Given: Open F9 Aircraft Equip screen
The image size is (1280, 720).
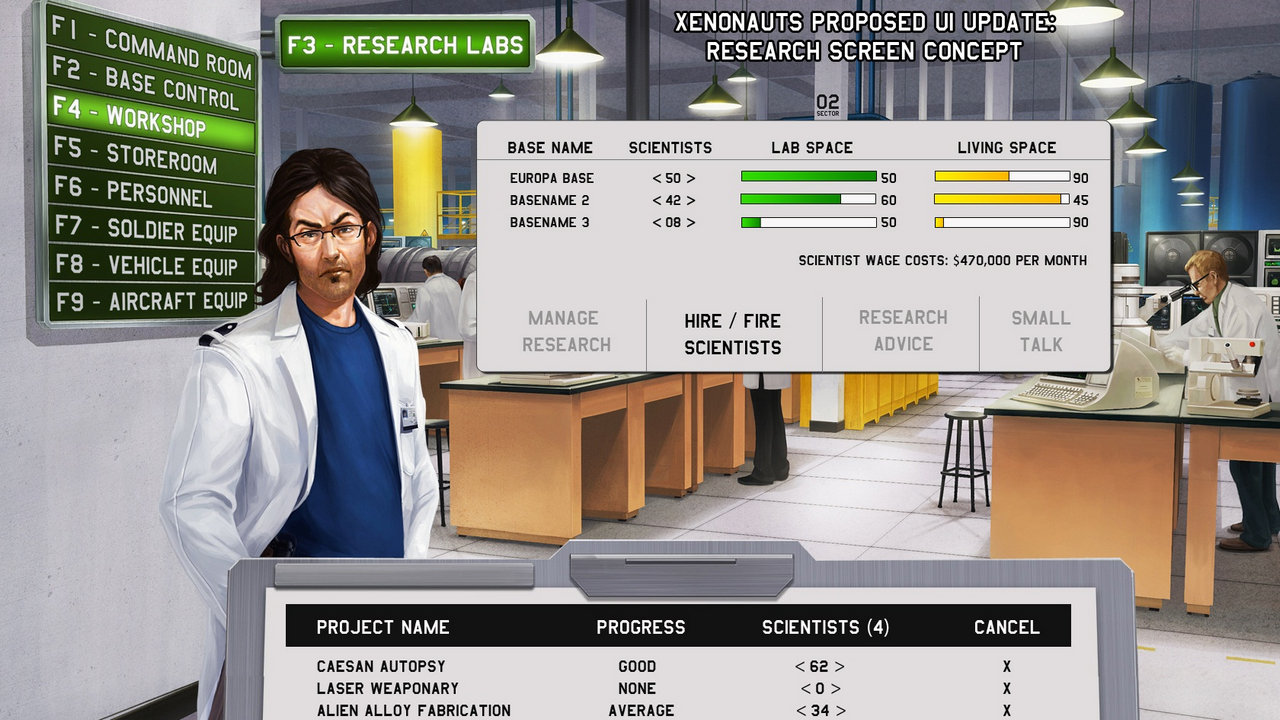Looking at the screenshot, I should pos(150,301).
